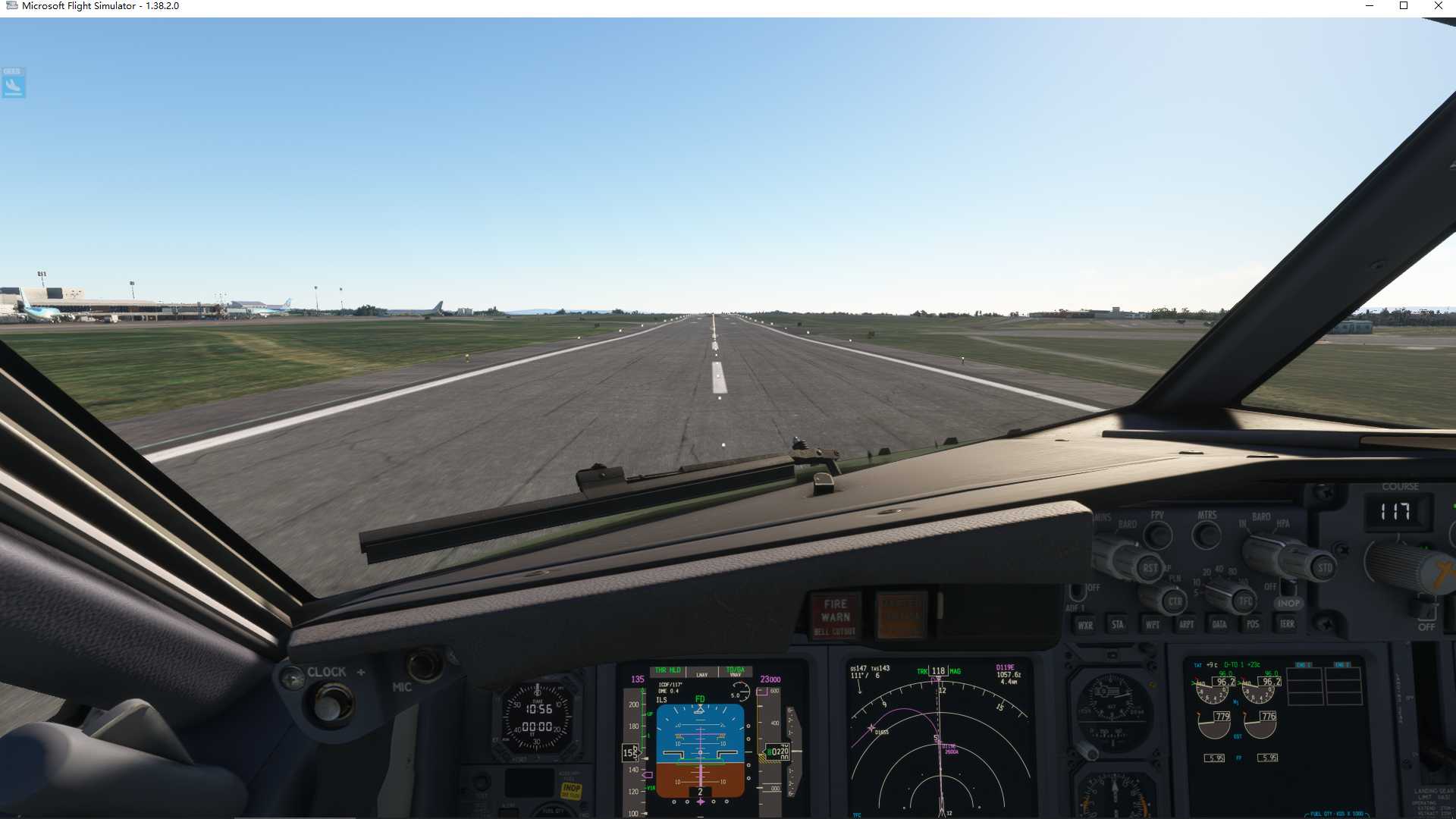Flip the ADF 1 switch to OFF

click(1078, 590)
